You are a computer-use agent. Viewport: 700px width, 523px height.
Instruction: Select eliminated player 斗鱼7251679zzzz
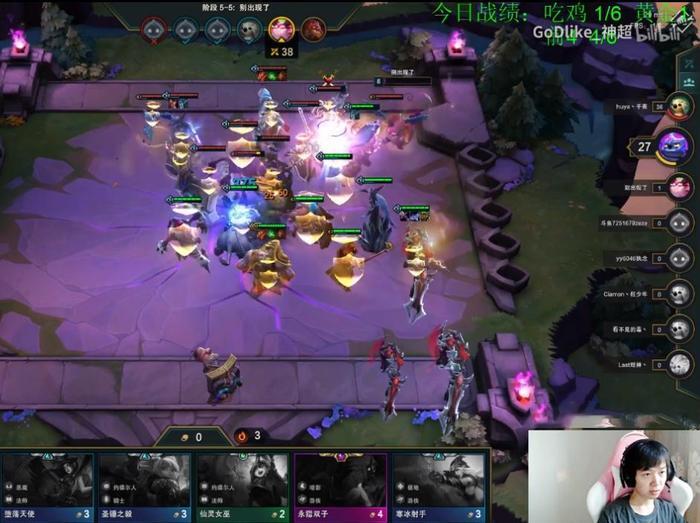(680, 222)
